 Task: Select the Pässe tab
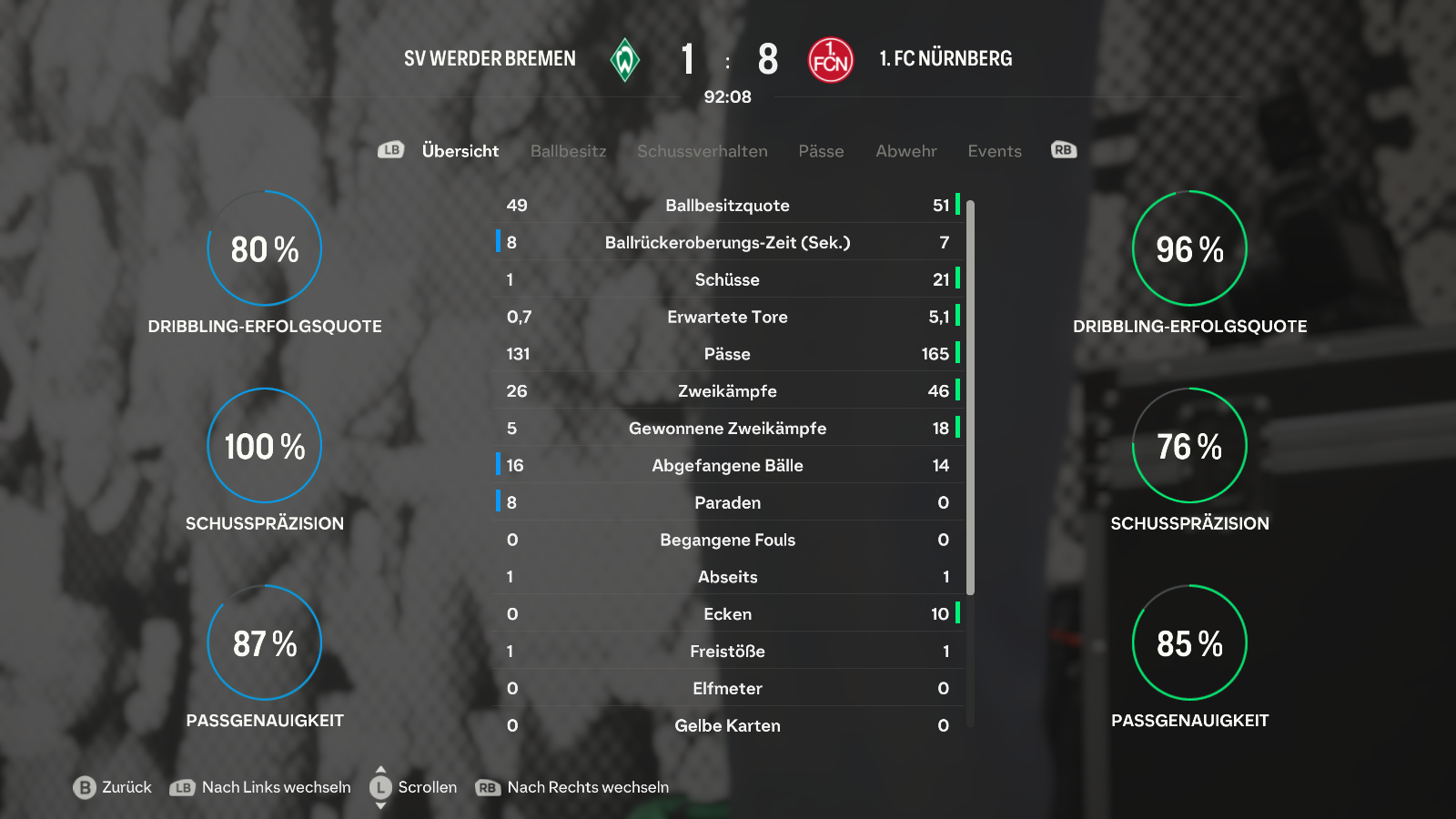(x=821, y=151)
